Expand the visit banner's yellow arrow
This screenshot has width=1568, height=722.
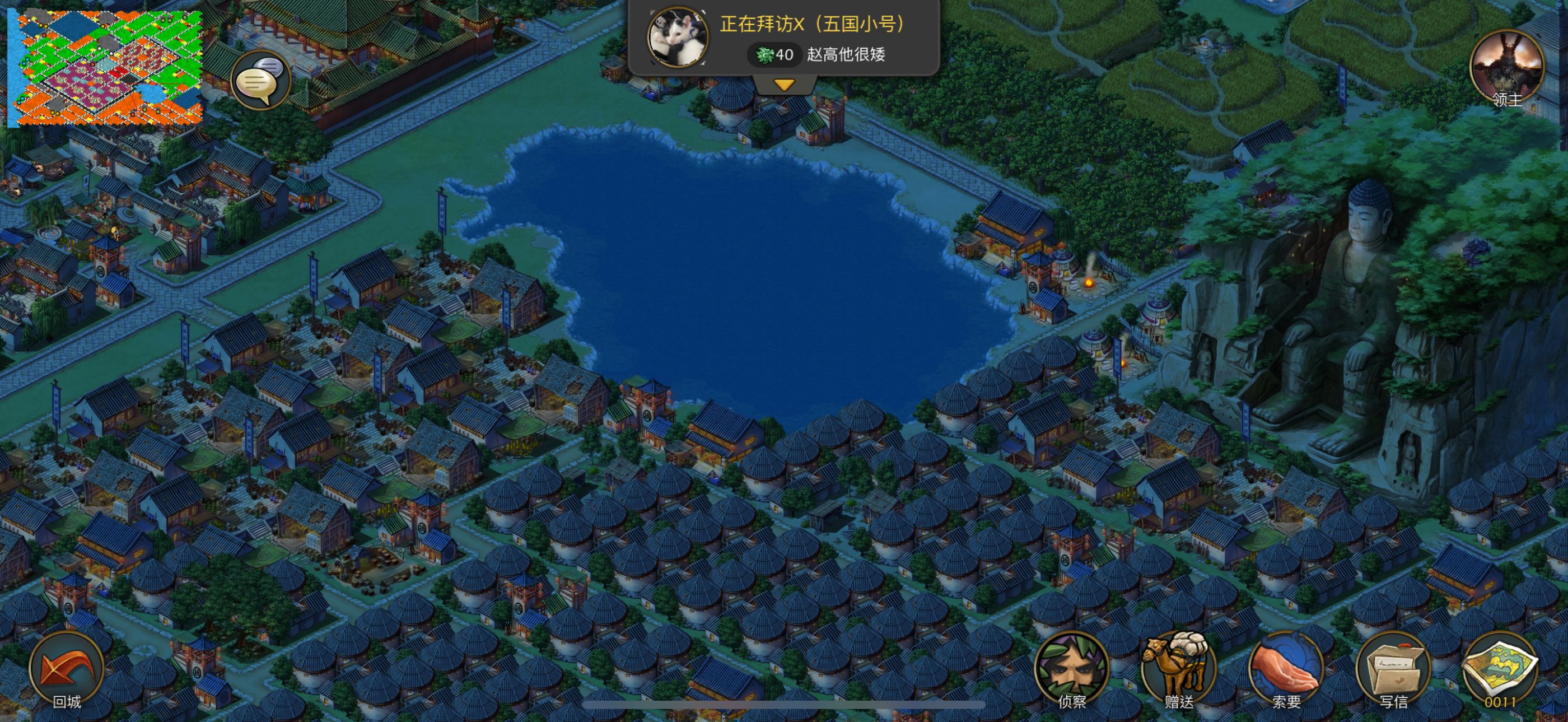pyautogui.click(x=784, y=85)
